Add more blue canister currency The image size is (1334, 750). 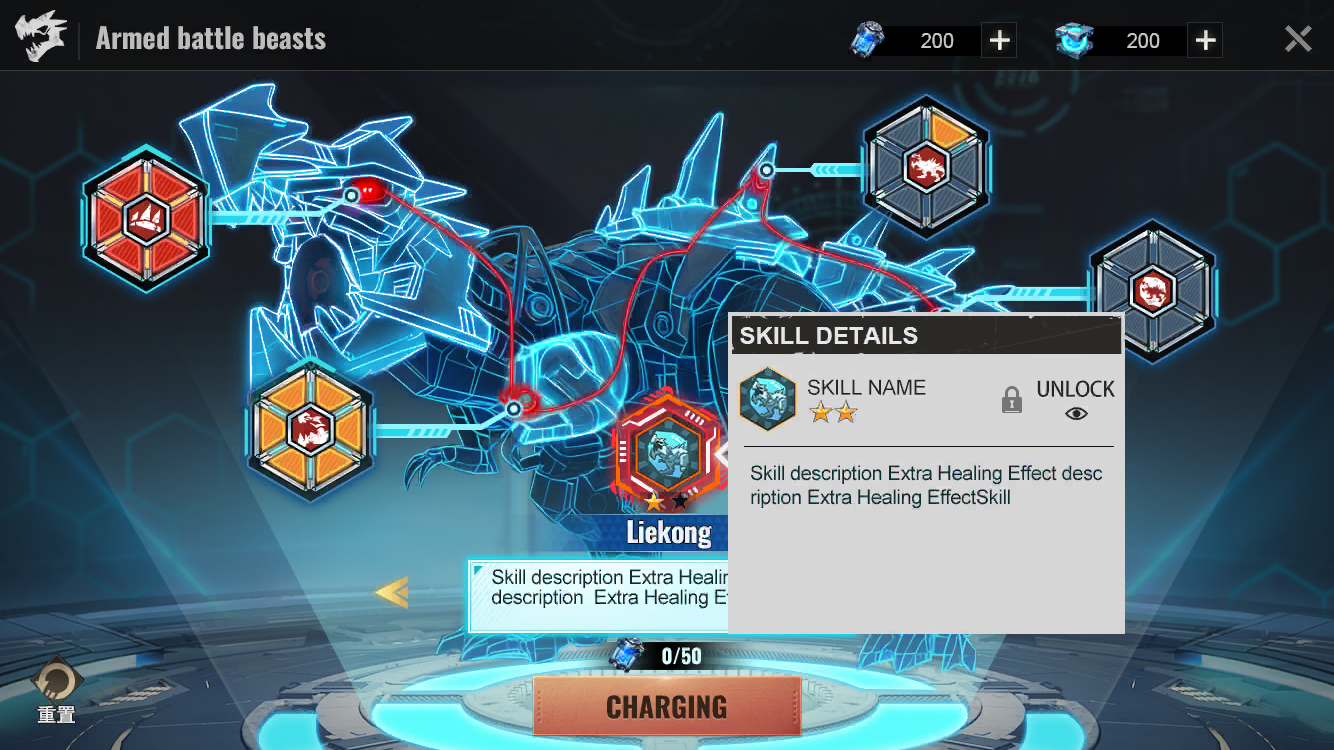(x=999, y=40)
